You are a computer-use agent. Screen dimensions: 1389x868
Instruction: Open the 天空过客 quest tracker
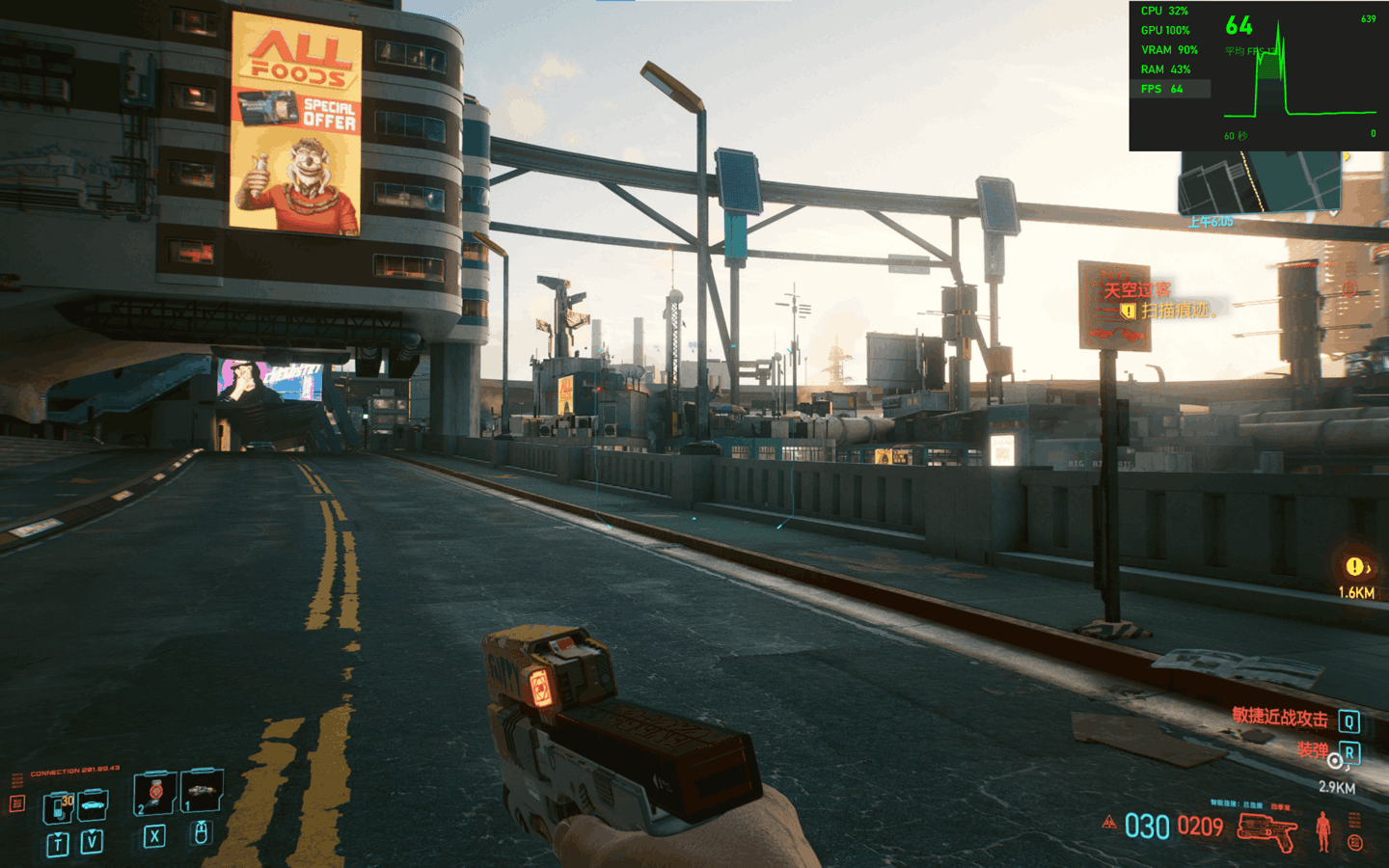[x=1136, y=290]
